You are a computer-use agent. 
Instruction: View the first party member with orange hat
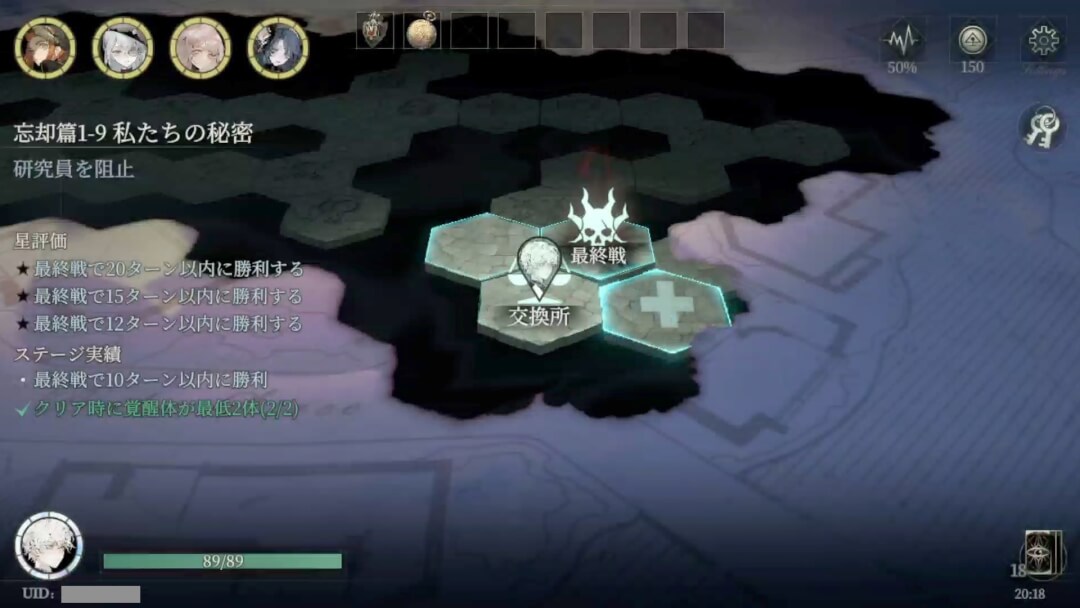tap(44, 47)
